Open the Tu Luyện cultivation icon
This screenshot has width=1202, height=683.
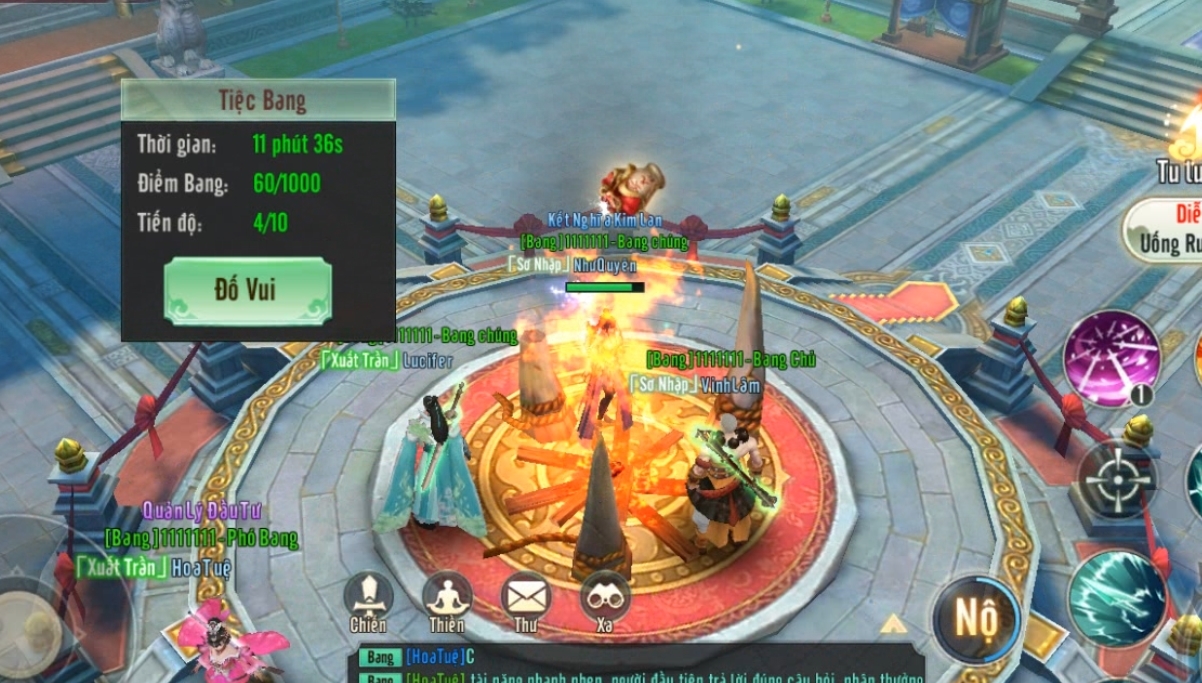tap(1182, 150)
